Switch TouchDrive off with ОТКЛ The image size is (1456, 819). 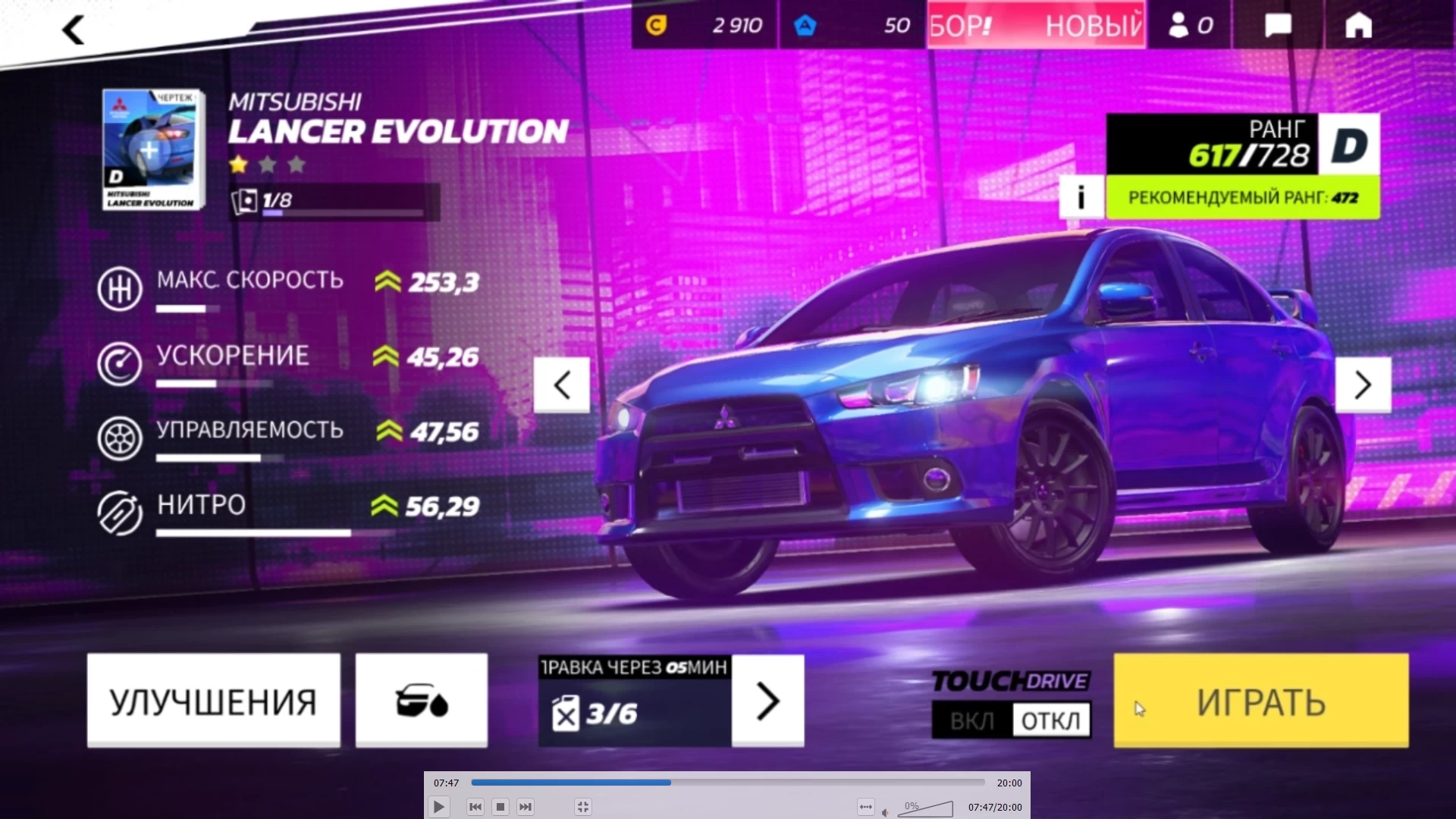(1051, 720)
